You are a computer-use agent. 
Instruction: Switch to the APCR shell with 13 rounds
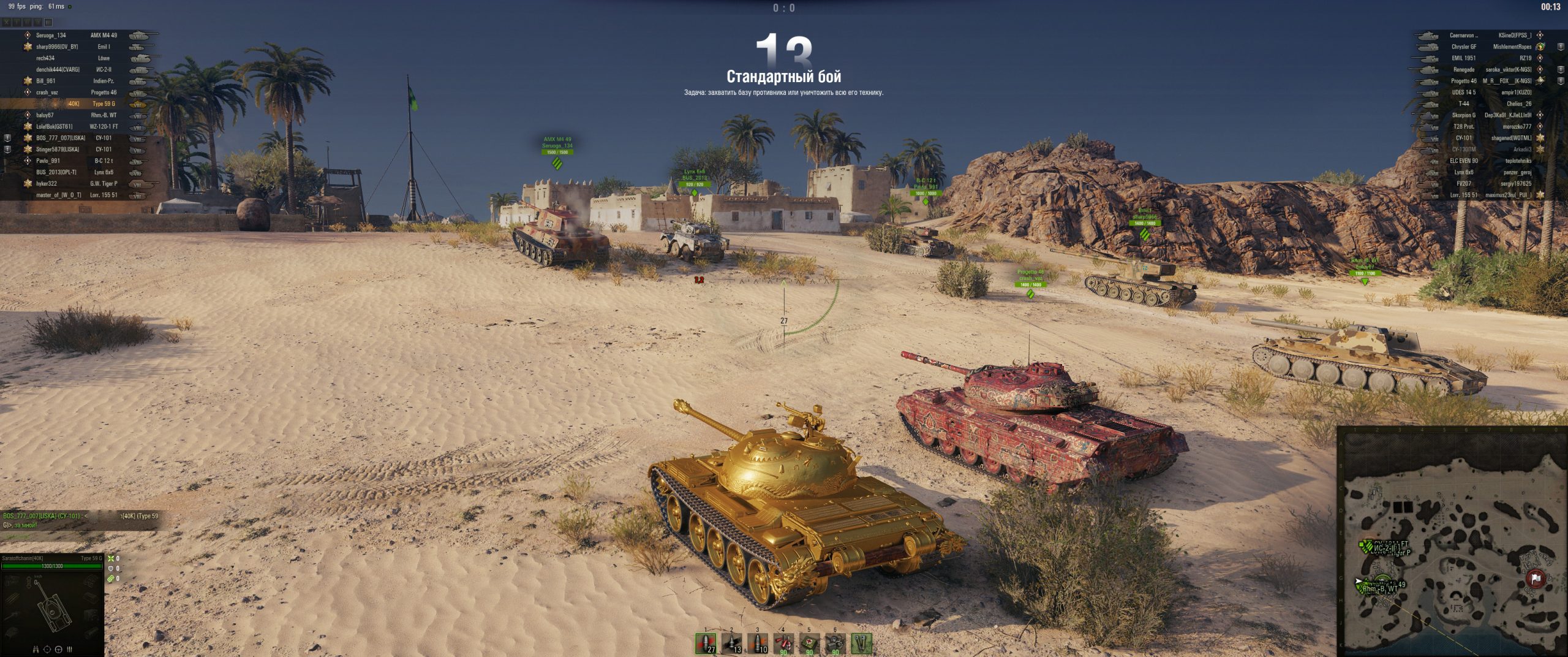(732, 643)
